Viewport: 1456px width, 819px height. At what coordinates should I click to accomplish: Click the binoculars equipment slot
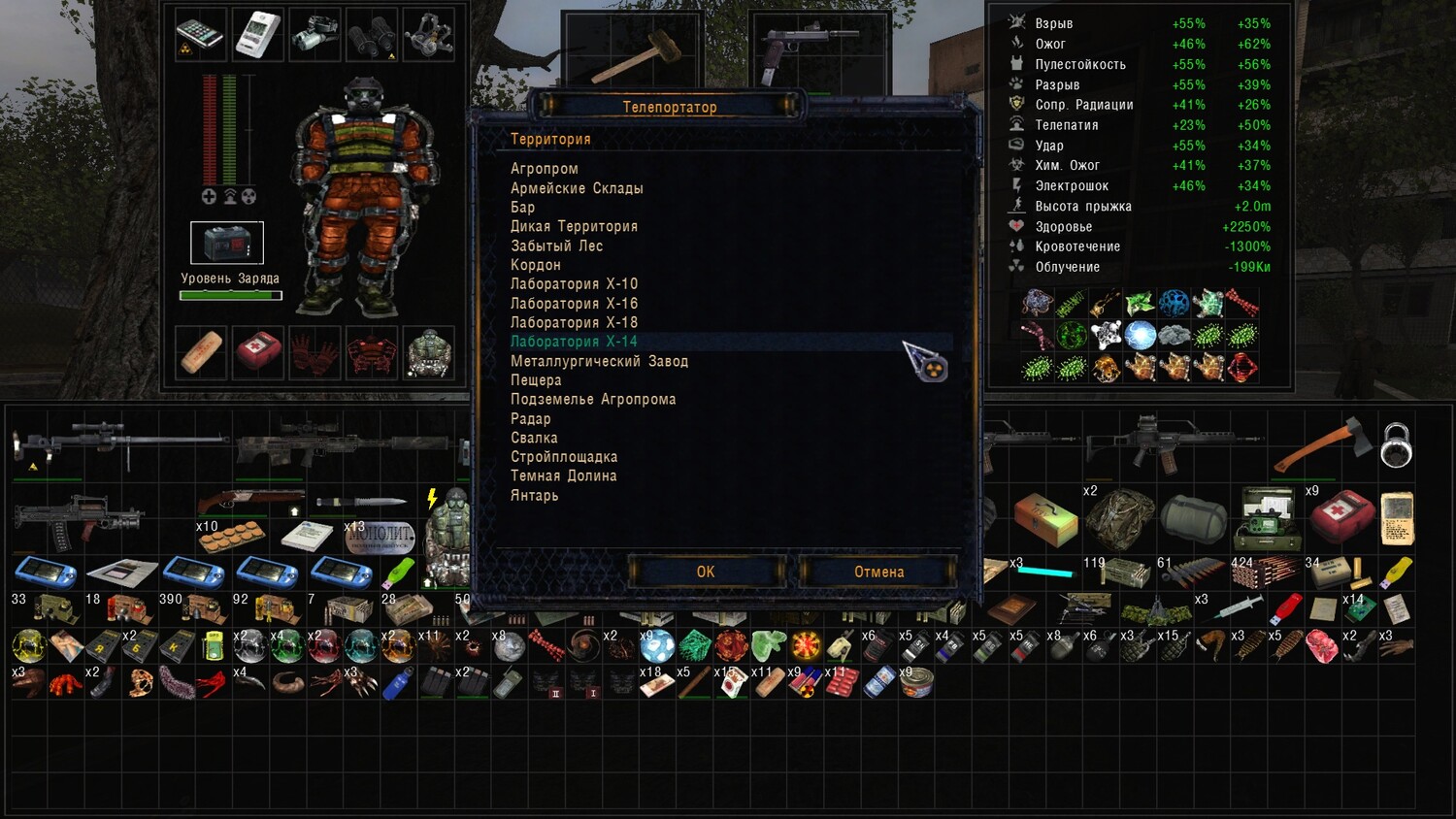click(x=372, y=35)
